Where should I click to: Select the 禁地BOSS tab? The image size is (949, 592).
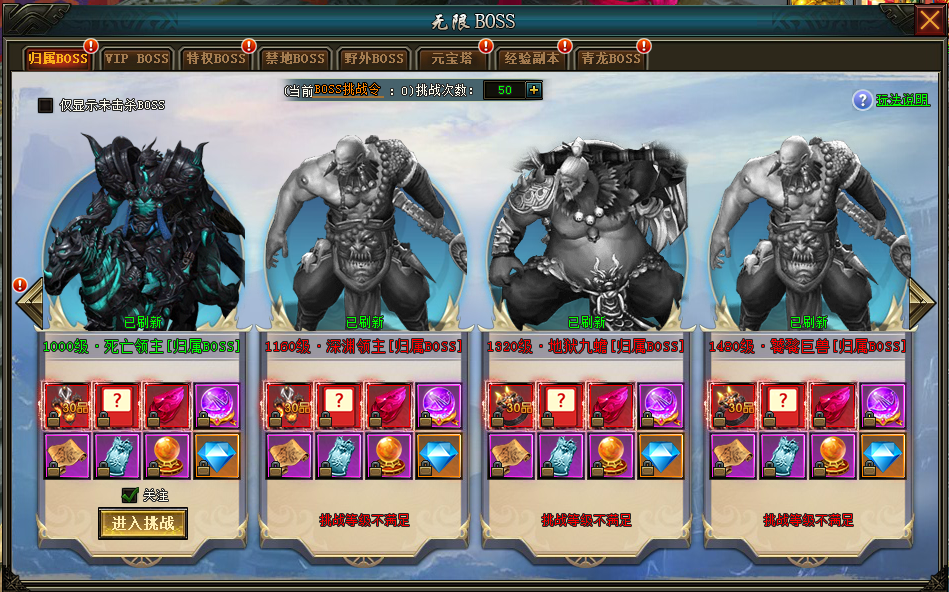point(295,59)
